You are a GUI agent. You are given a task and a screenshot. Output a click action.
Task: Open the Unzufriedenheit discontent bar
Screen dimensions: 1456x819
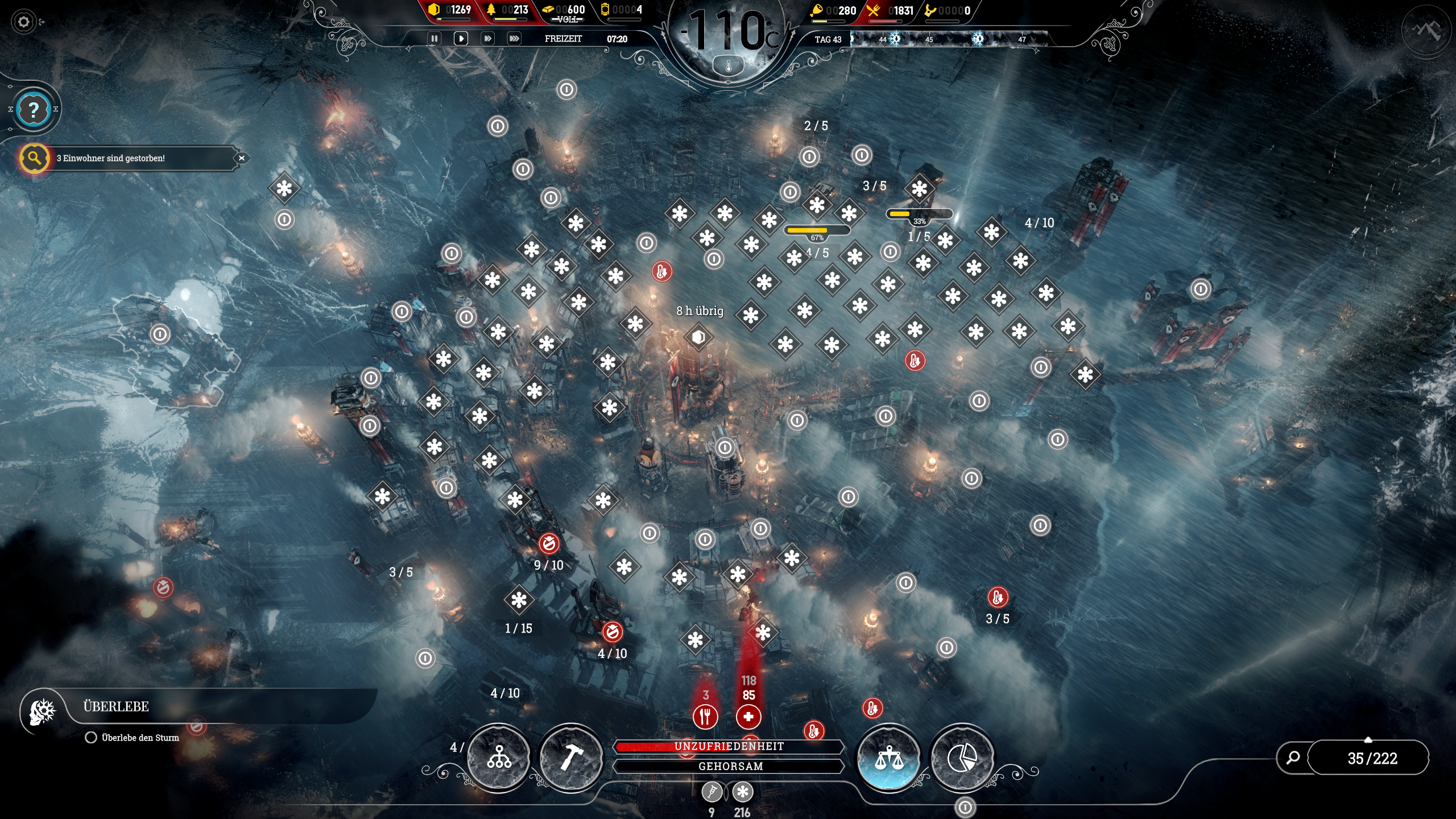pos(729,747)
